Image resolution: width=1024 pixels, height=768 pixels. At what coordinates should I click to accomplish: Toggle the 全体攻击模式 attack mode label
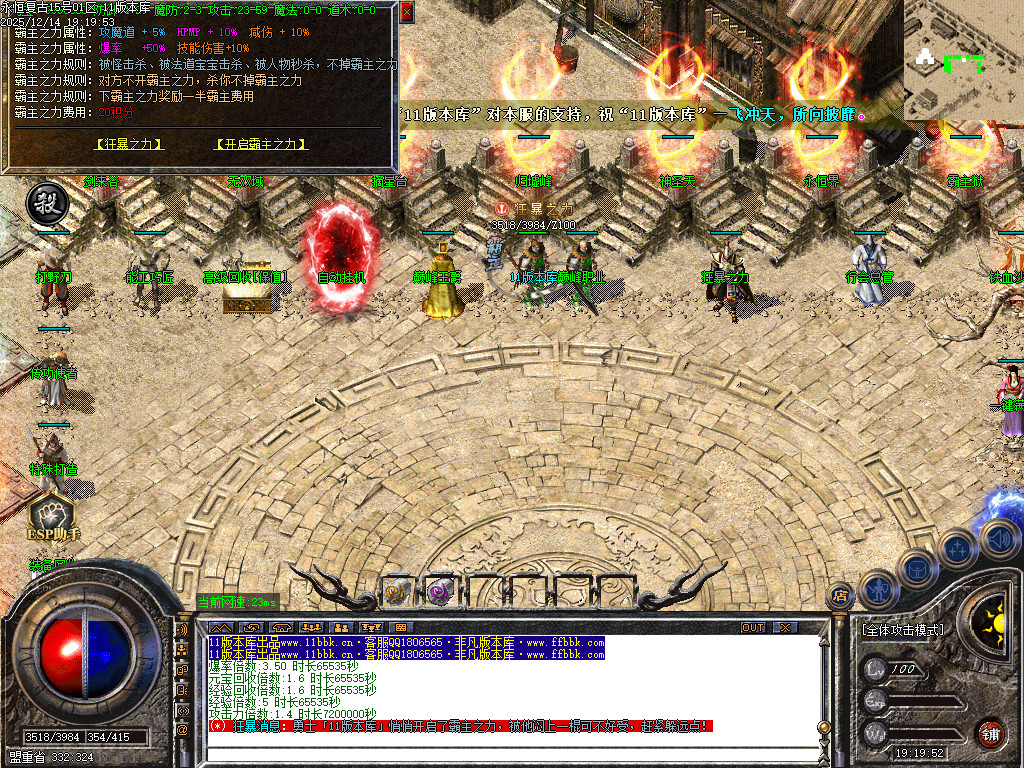click(x=902, y=630)
